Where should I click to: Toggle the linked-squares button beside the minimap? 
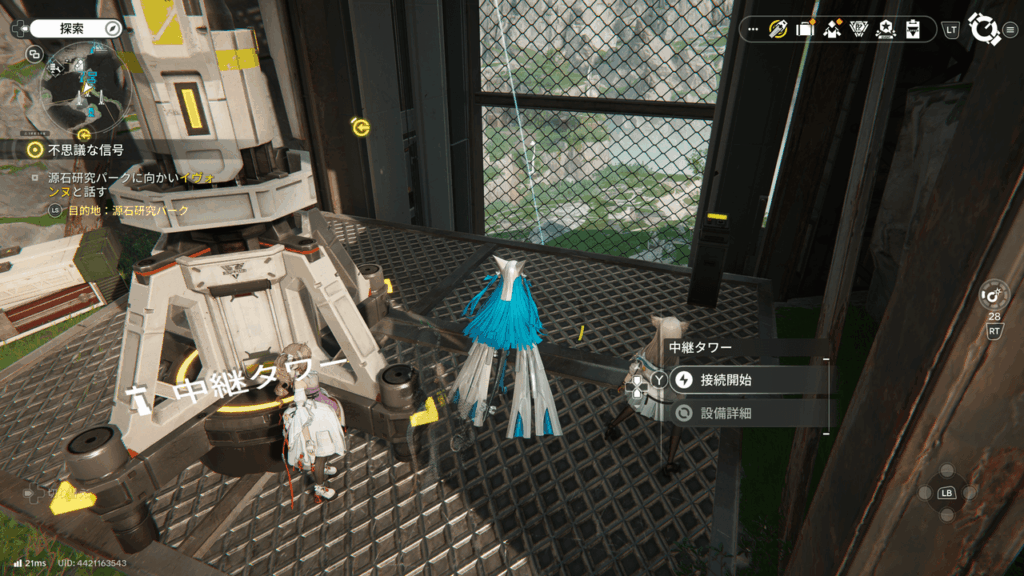click(35, 54)
